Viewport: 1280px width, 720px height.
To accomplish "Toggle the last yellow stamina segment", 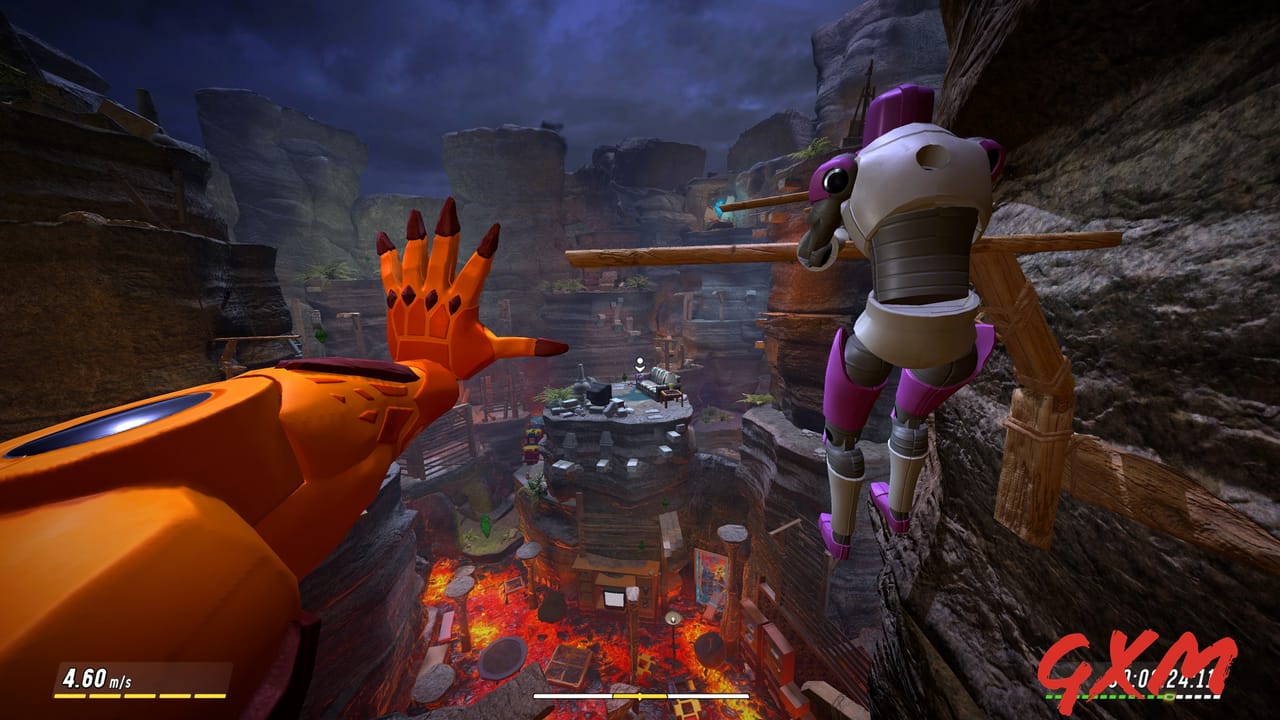I will [210, 696].
